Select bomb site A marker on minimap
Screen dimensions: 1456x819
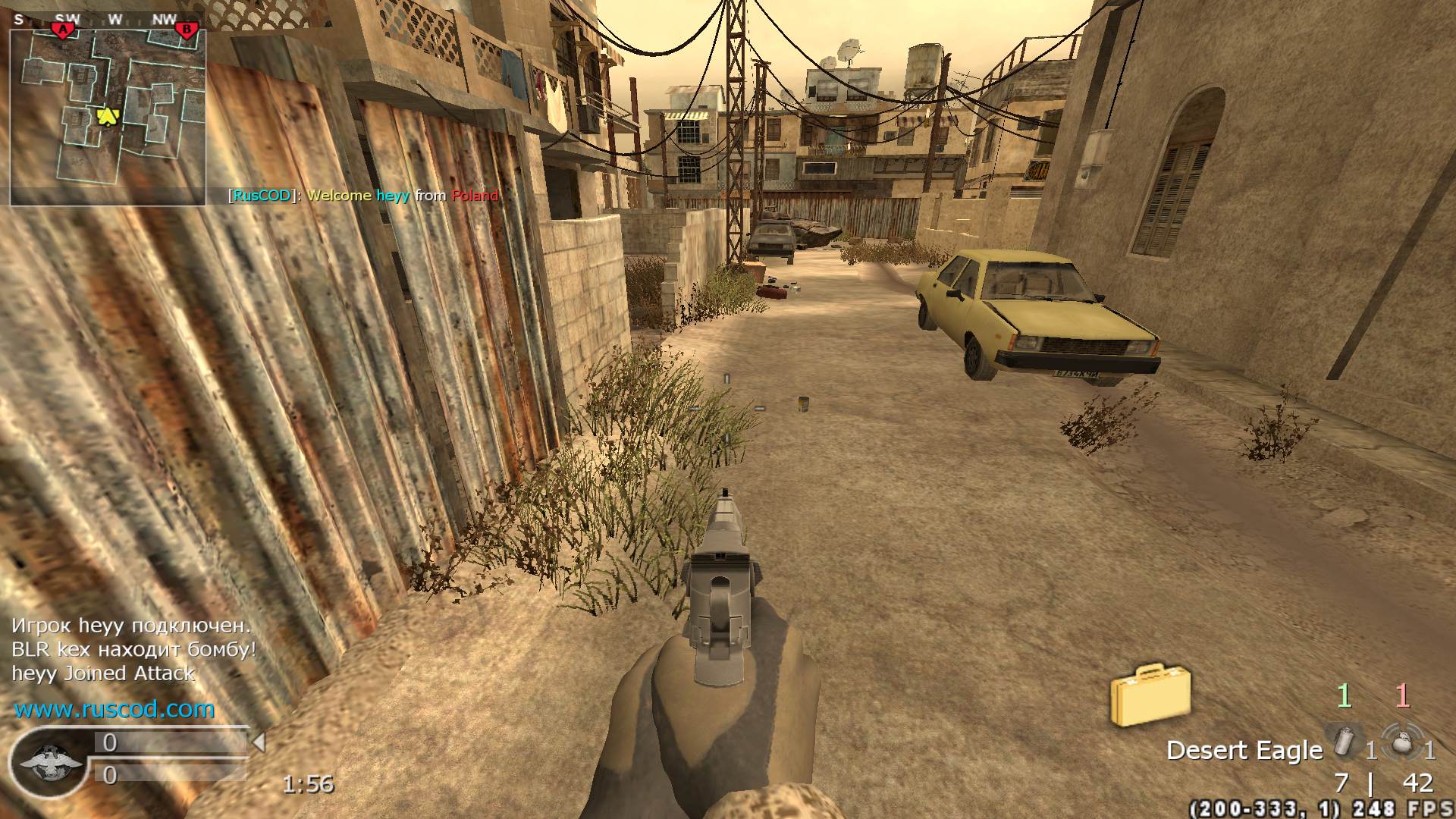coord(63,30)
